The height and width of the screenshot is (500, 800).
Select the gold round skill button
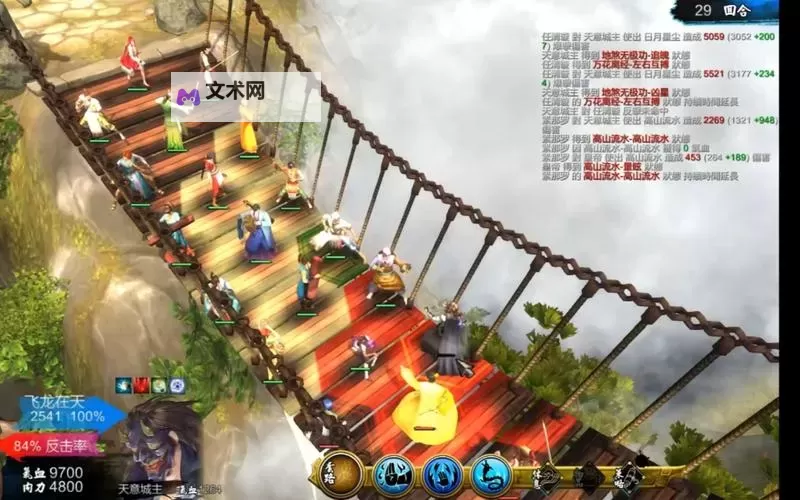(x=341, y=474)
